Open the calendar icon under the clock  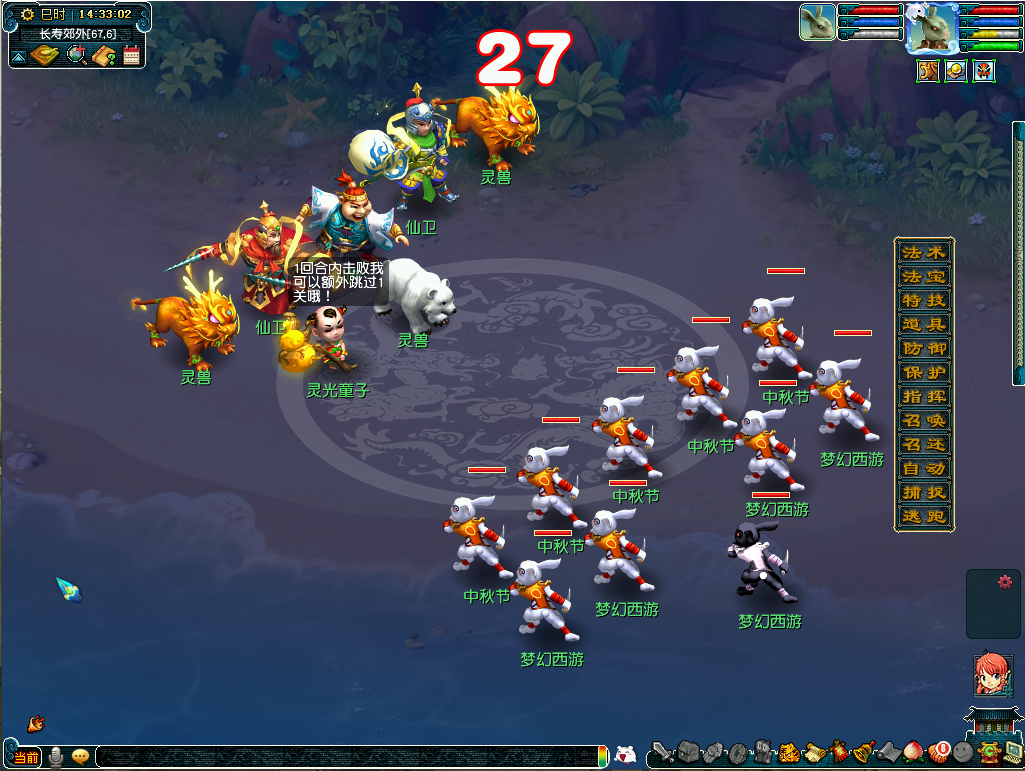131,55
